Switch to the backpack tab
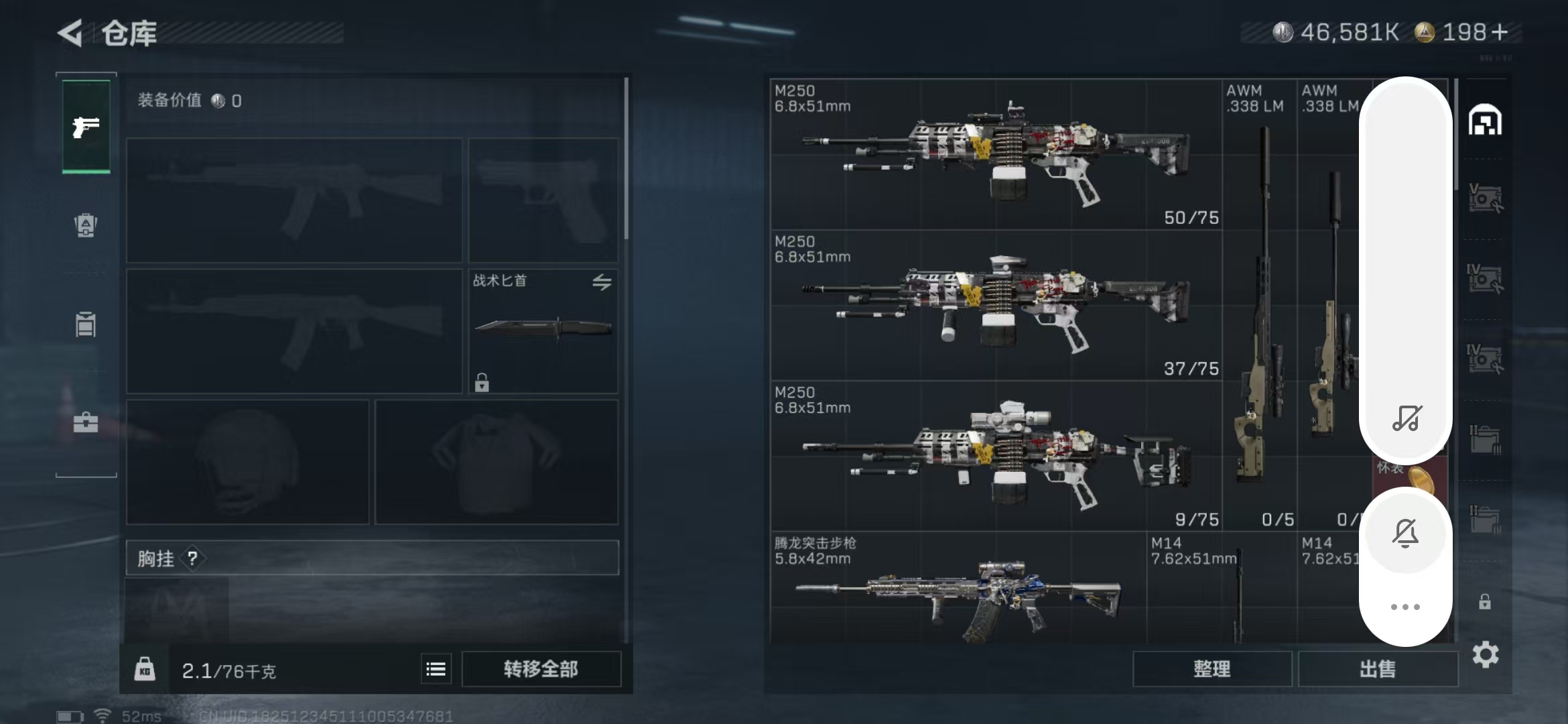This screenshot has width=1568, height=724. tap(86, 225)
